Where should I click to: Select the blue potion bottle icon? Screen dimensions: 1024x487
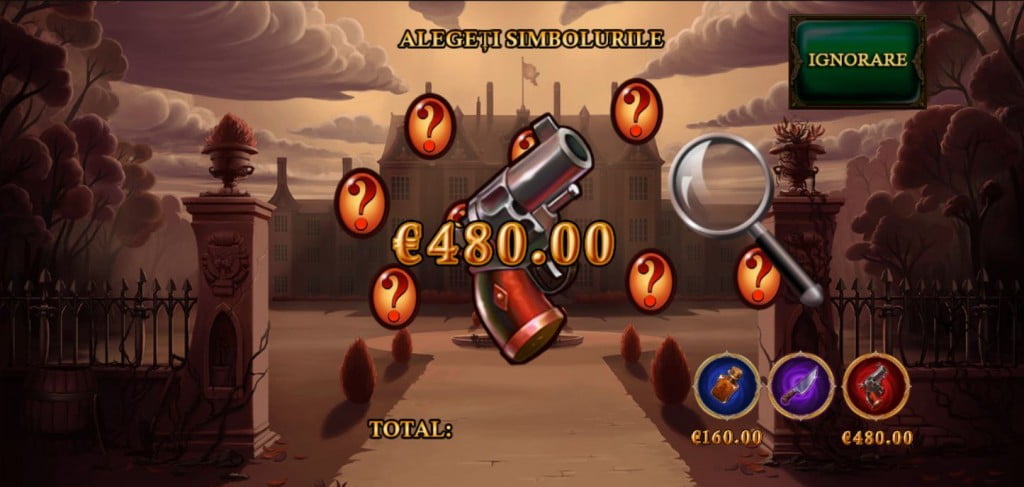(725, 386)
